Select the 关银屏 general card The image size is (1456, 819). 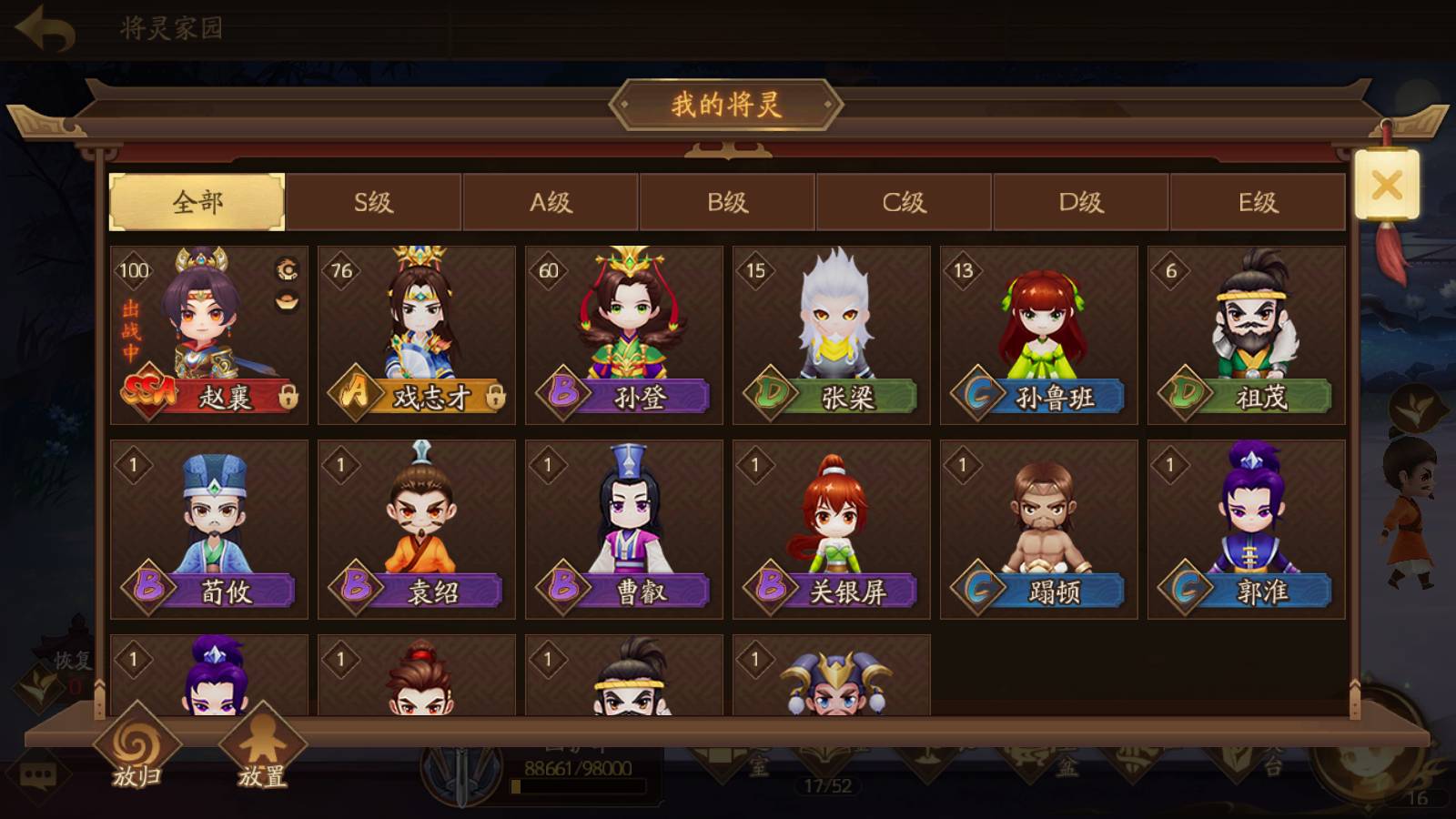point(832,530)
